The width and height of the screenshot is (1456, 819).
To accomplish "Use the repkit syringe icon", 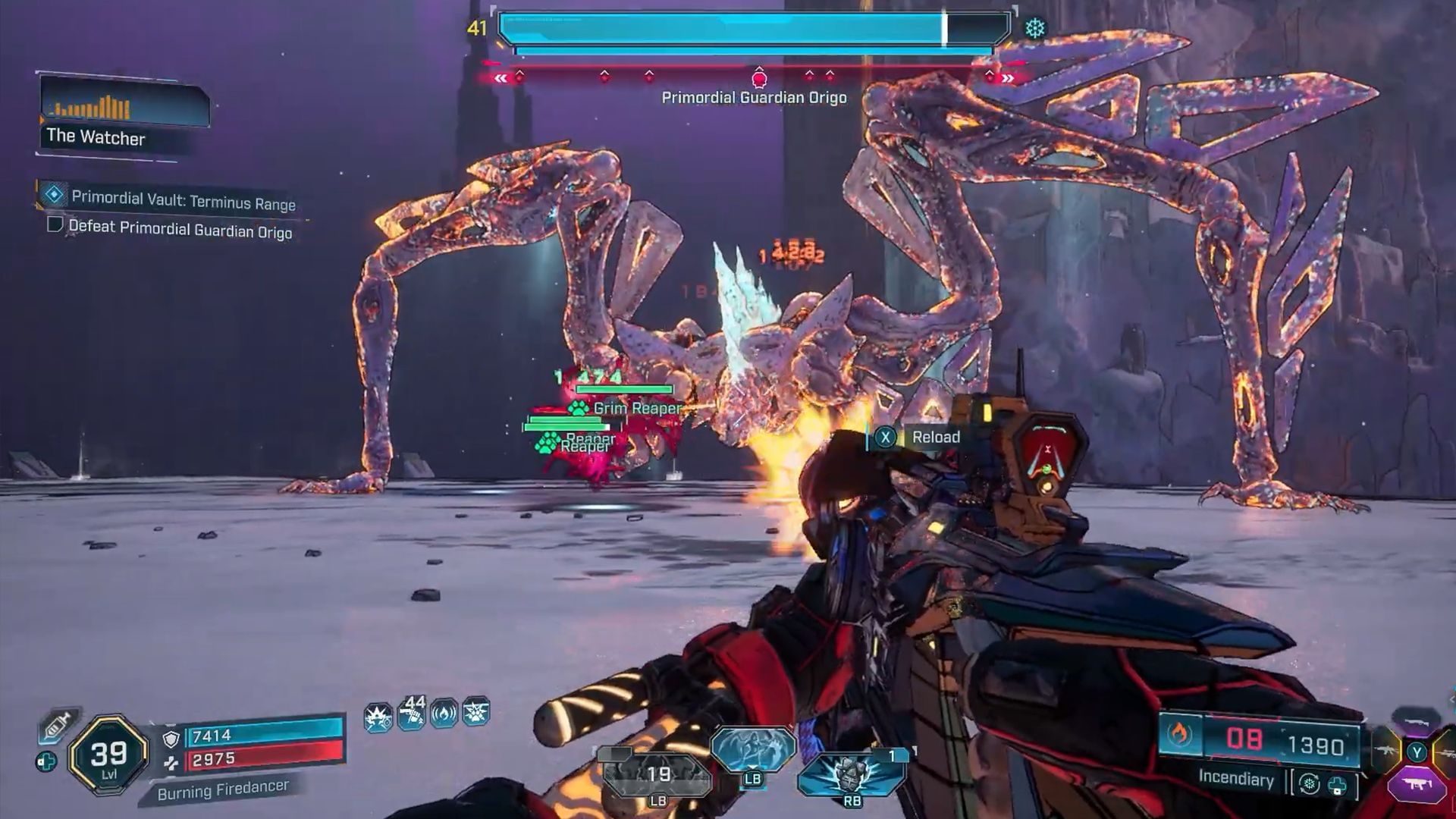I will point(55,726).
